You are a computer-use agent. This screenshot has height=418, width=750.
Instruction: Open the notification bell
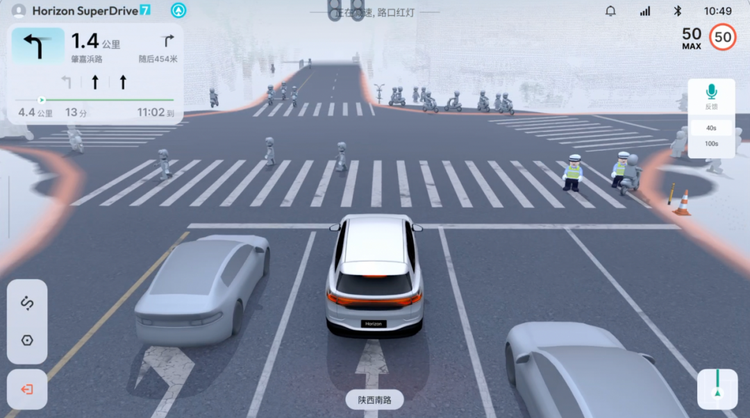[611, 11]
